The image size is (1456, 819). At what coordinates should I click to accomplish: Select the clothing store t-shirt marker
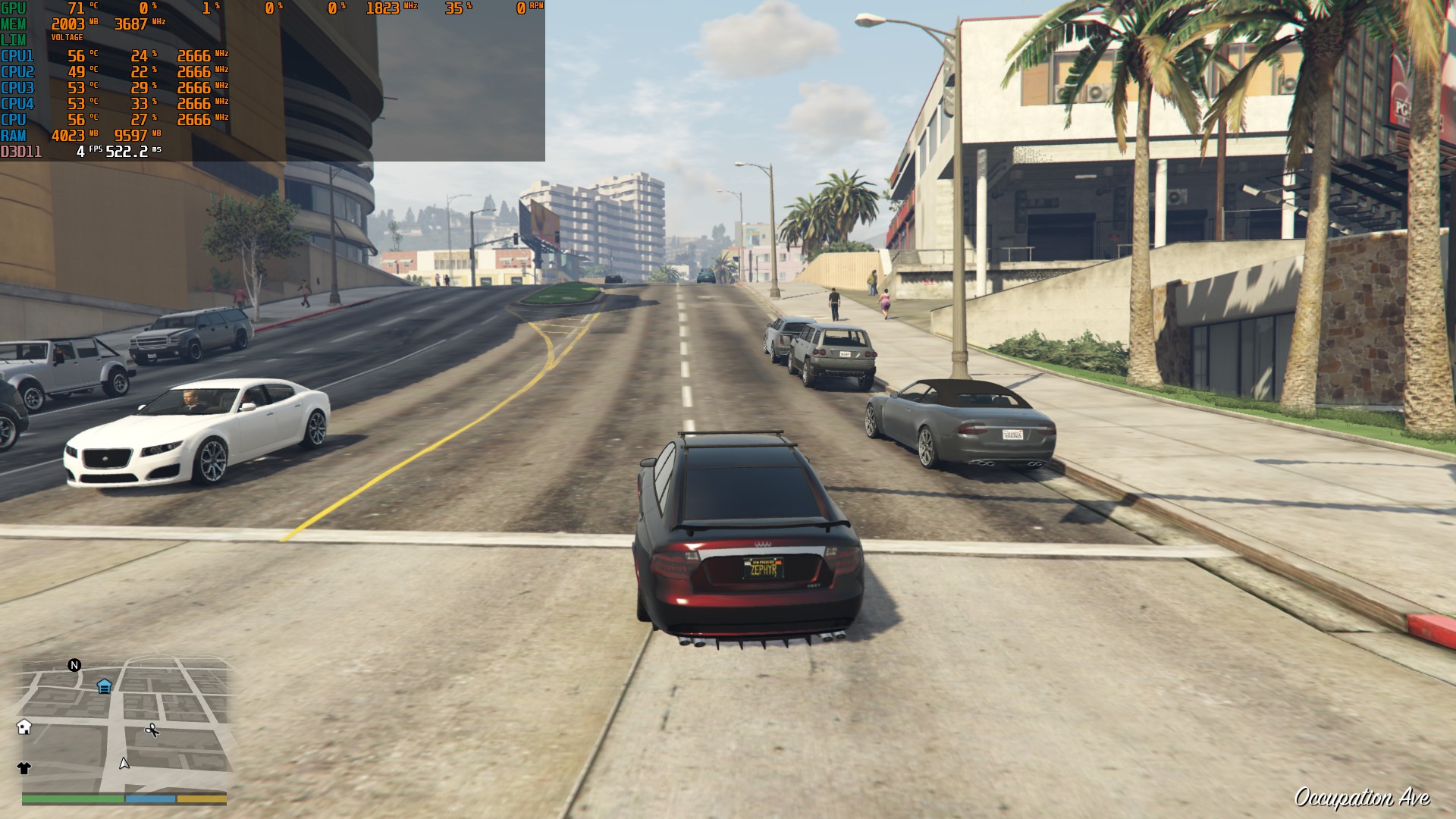(x=24, y=768)
